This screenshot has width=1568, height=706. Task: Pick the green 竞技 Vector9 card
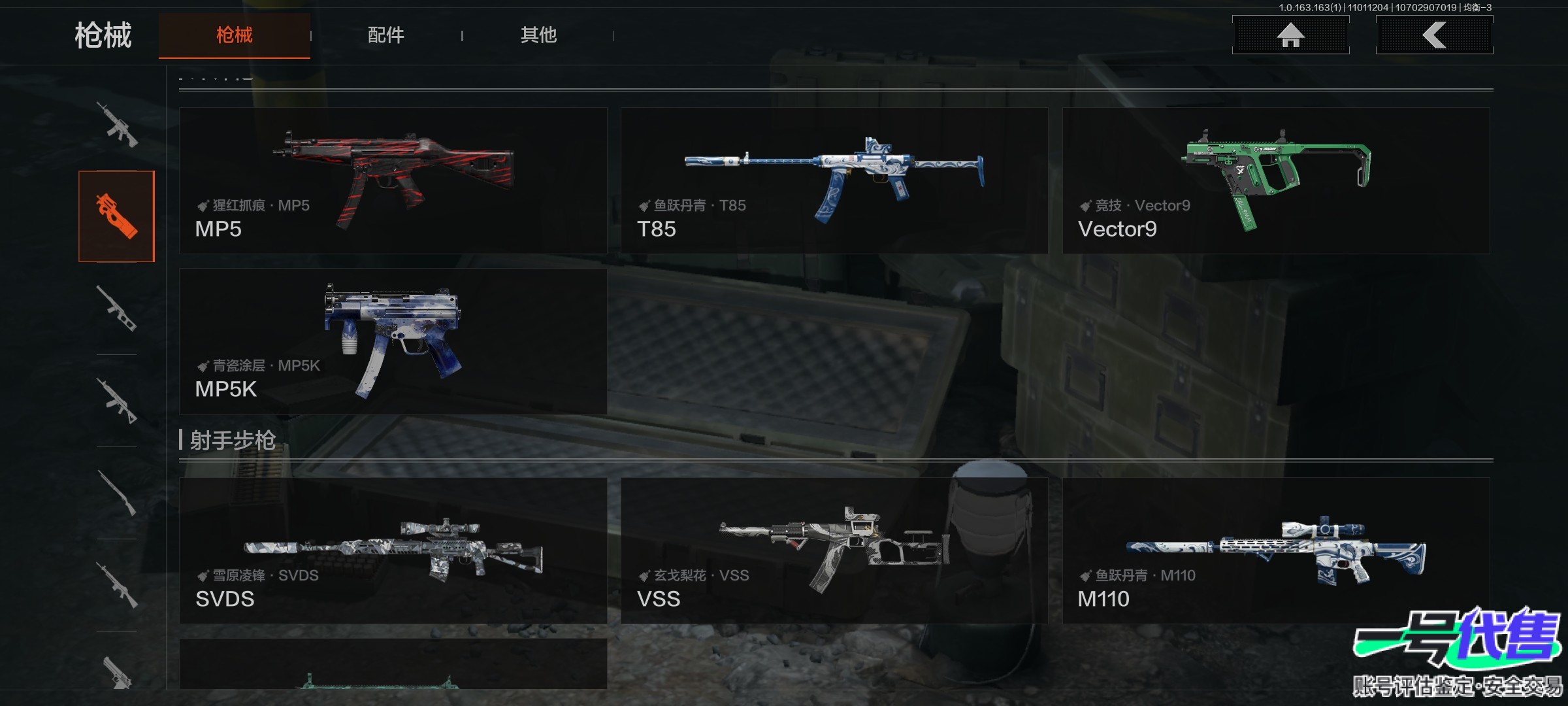pyautogui.click(x=1275, y=181)
